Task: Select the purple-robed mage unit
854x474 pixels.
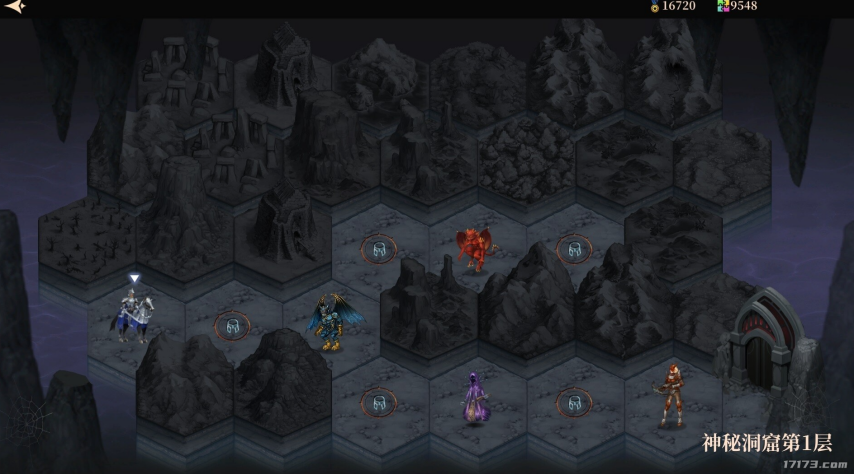Action: click(x=475, y=397)
